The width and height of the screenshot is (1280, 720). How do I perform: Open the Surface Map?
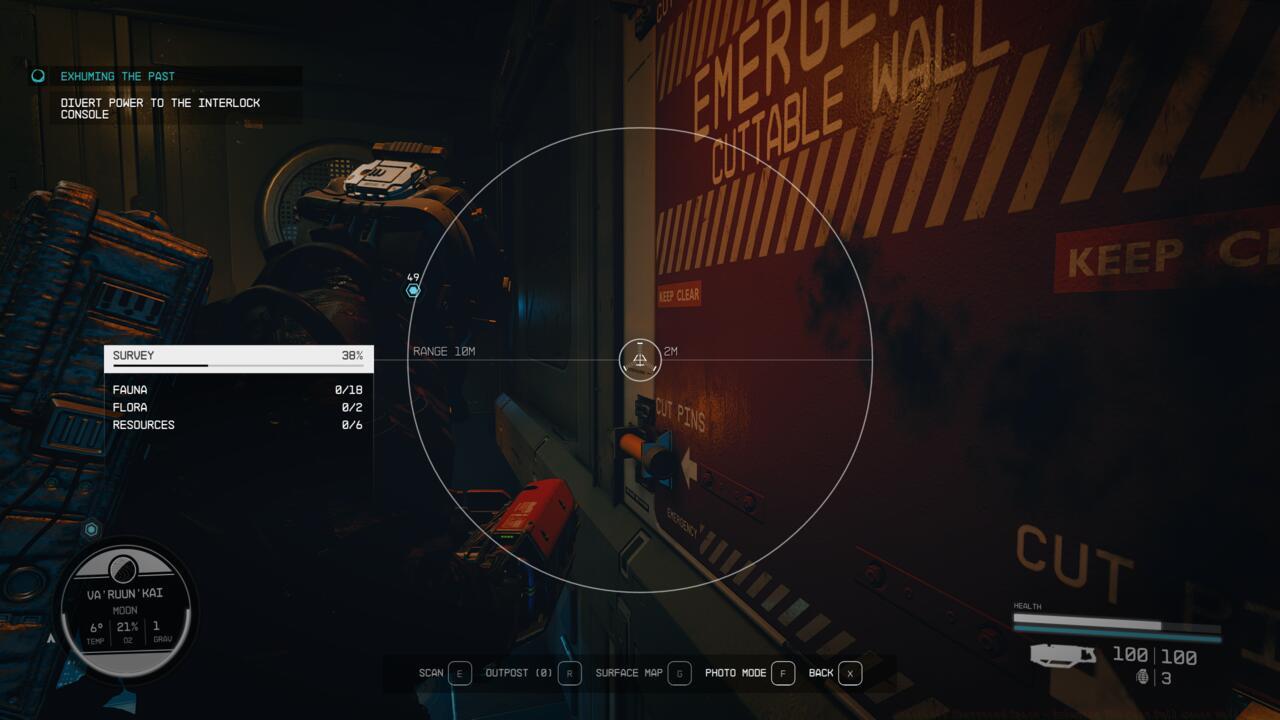pyautogui.click(x=634, y=673)
